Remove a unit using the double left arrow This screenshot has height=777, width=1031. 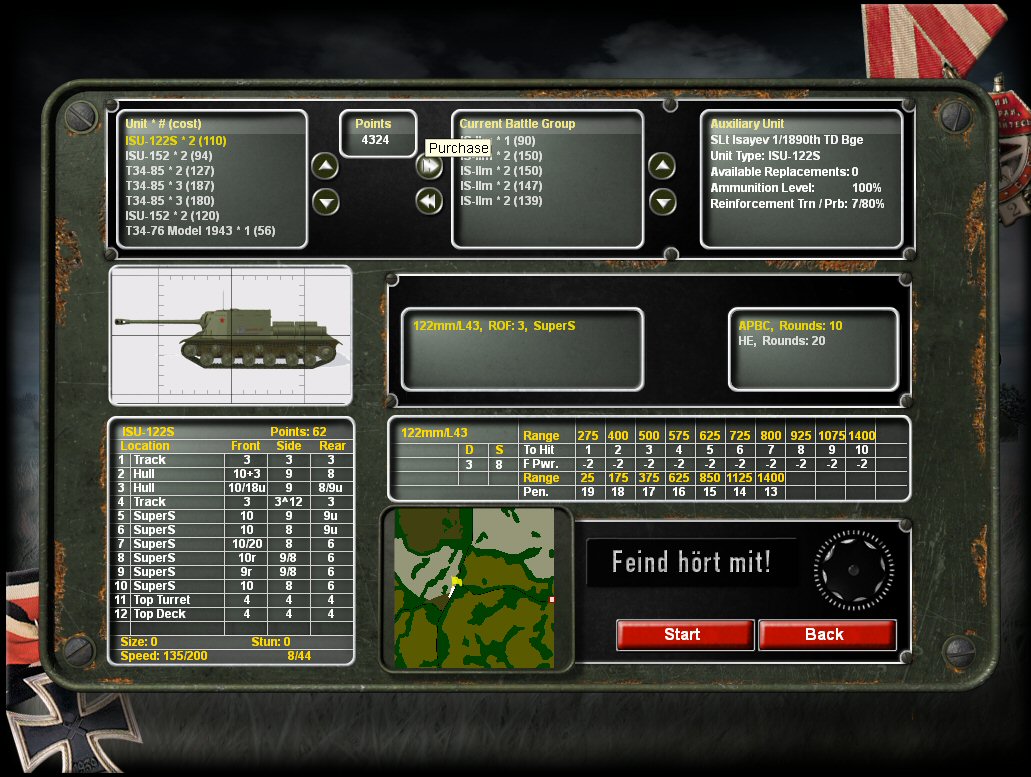point(429,201)
